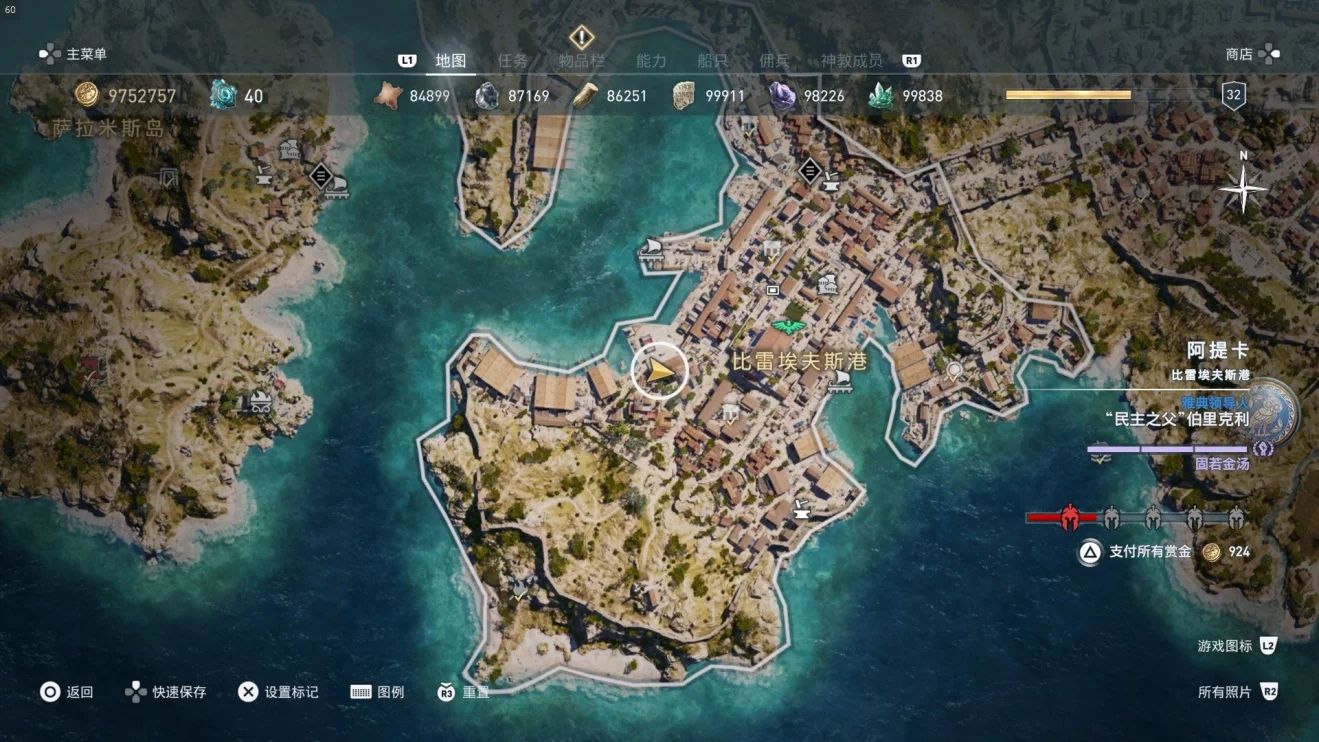The width and height of the screenshot is (1319, 742).
Task: Choose 设置标记 (Set Marker)
Action: tap(279, 692)
